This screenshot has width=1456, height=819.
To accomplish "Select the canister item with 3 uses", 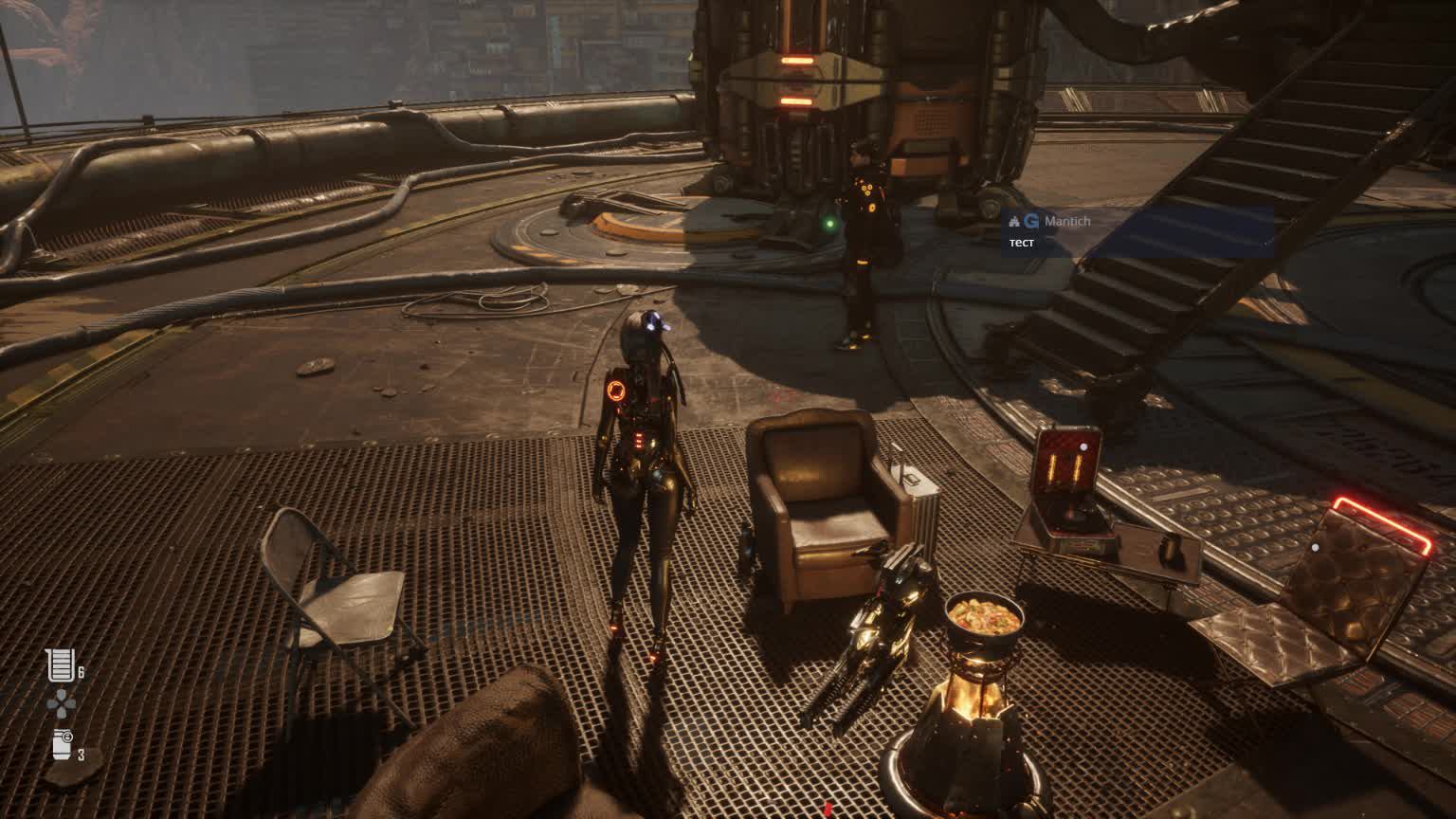I will [63, 744].
